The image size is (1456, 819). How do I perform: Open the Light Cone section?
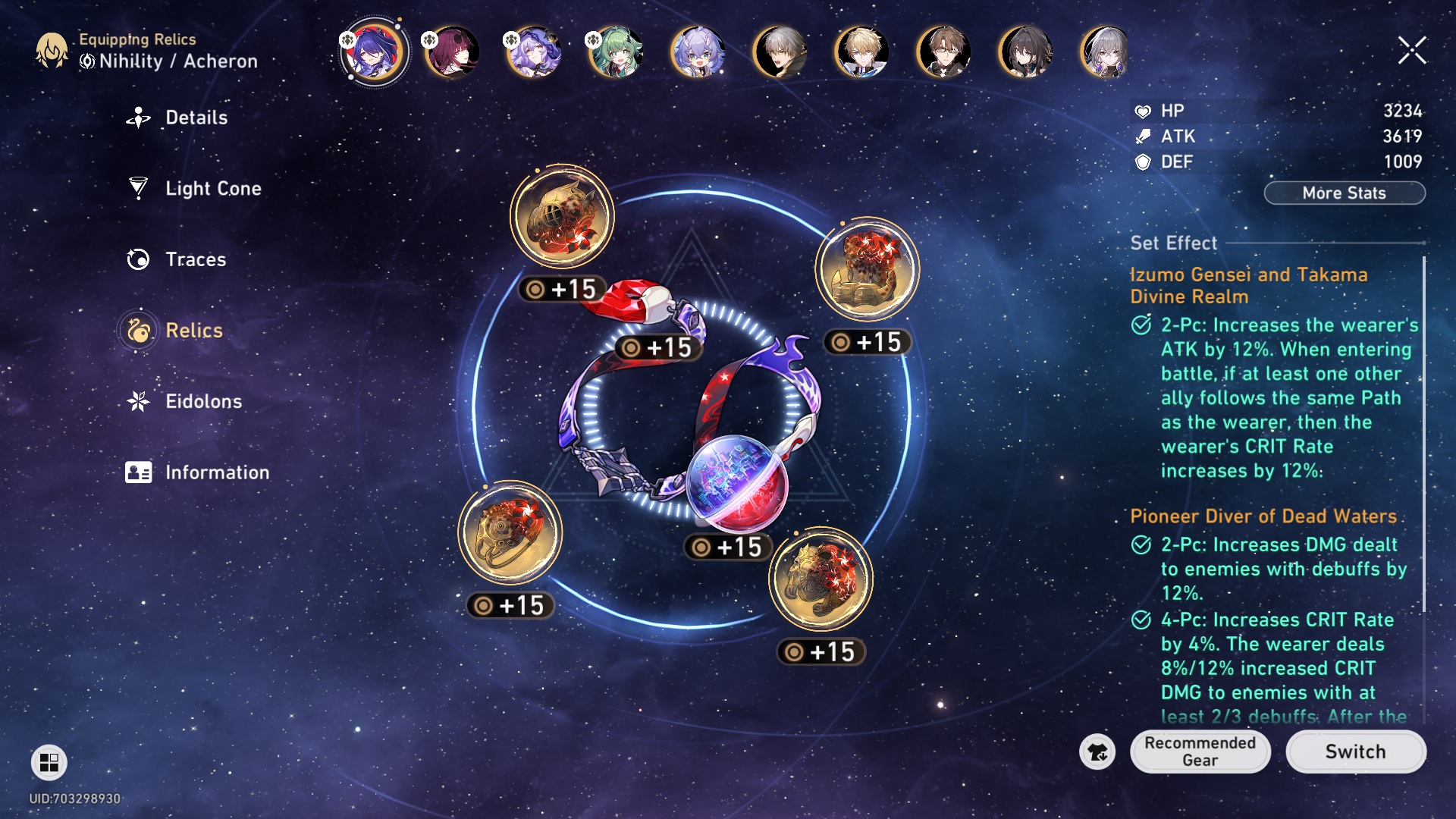[212, 188]
